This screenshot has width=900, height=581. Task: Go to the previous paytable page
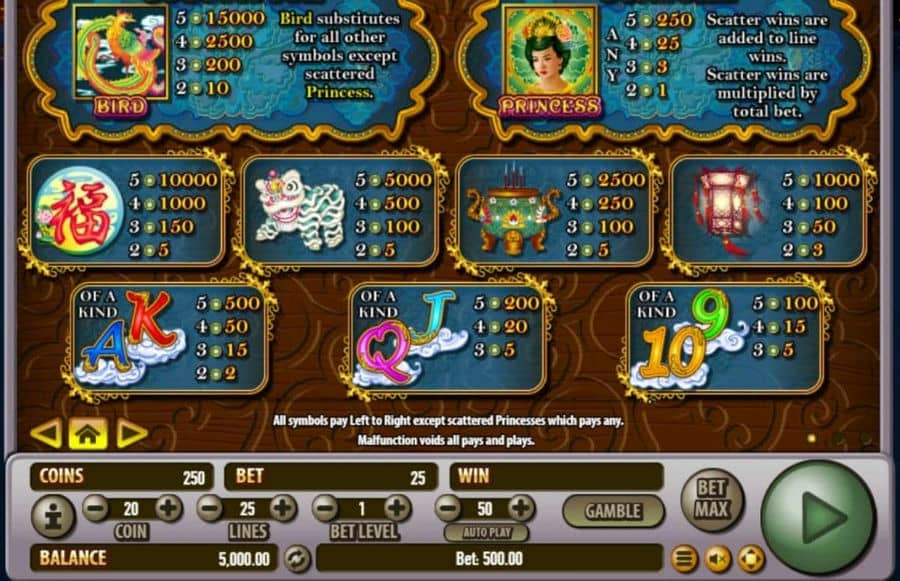[x=45, y=433]
